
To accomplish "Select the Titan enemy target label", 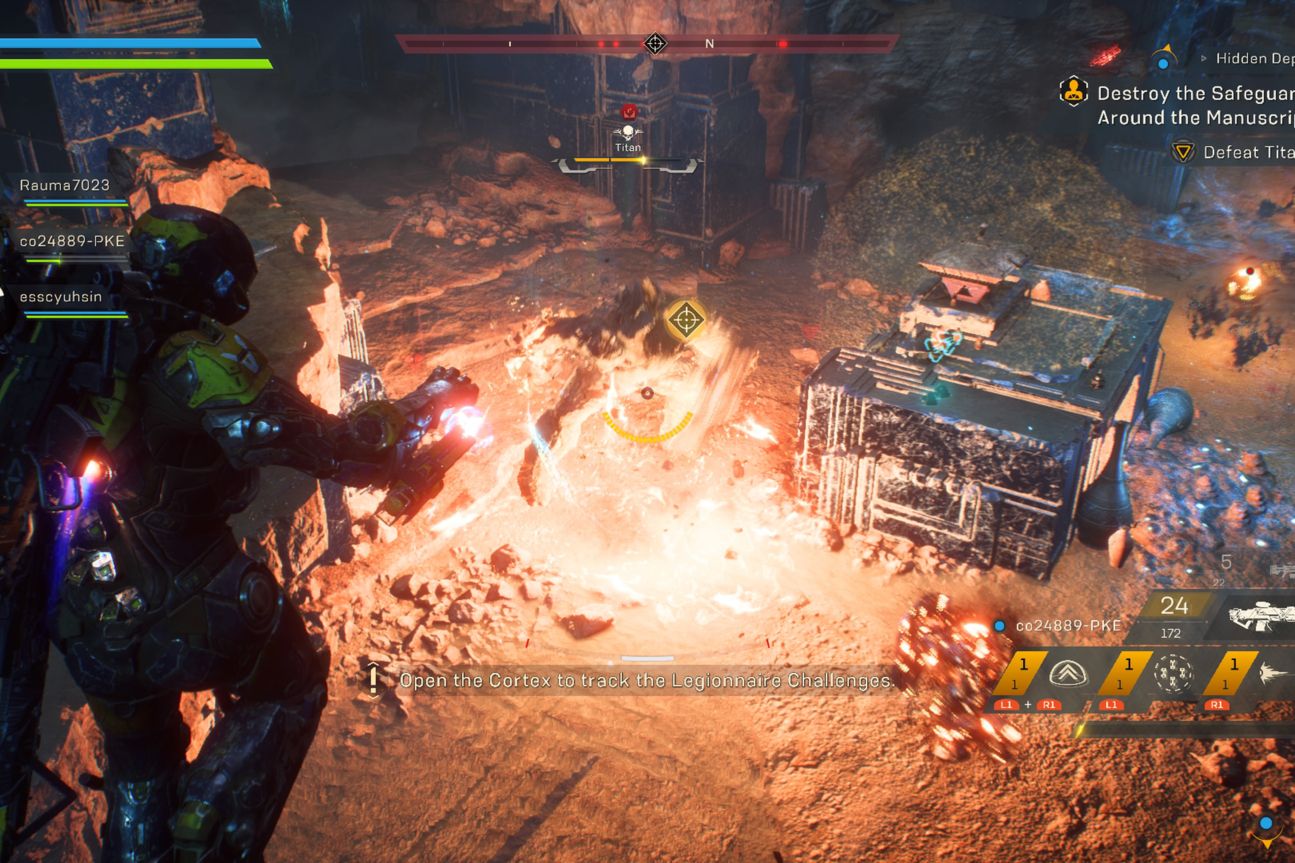I will tap(628, 147).
